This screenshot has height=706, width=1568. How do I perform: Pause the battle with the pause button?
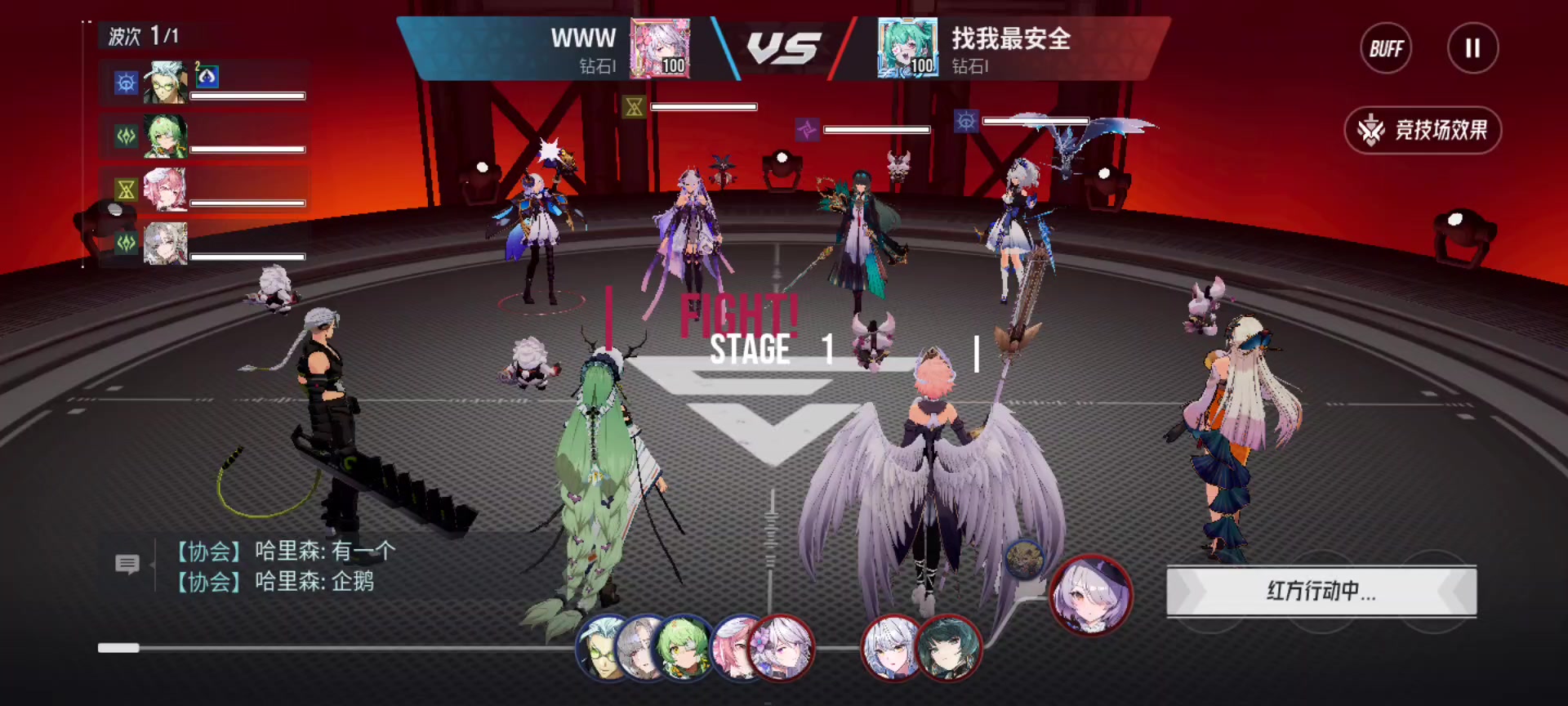[x=1472, y=48]
